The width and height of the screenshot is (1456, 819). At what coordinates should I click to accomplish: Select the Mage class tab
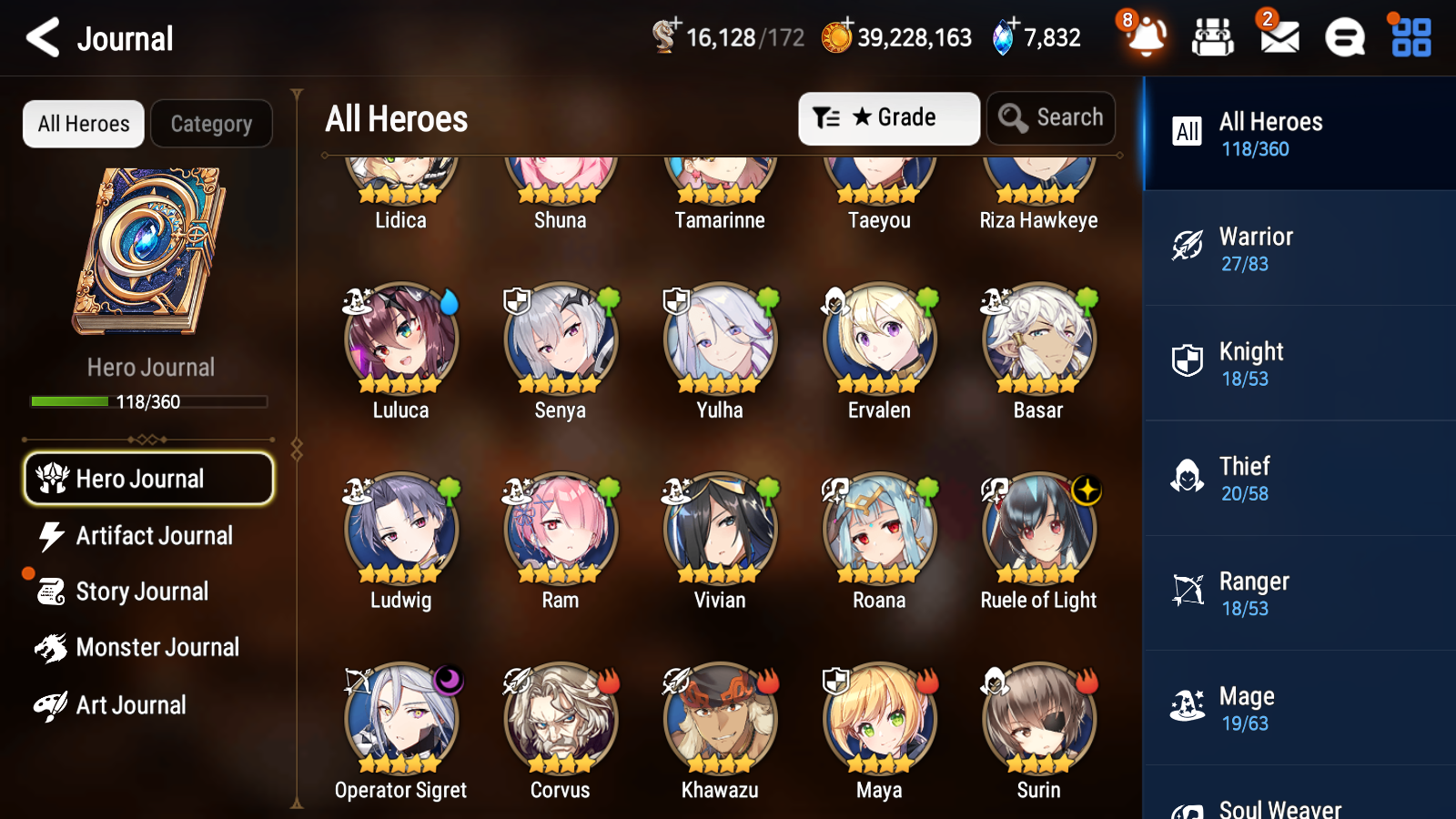tap(1299, 708)
